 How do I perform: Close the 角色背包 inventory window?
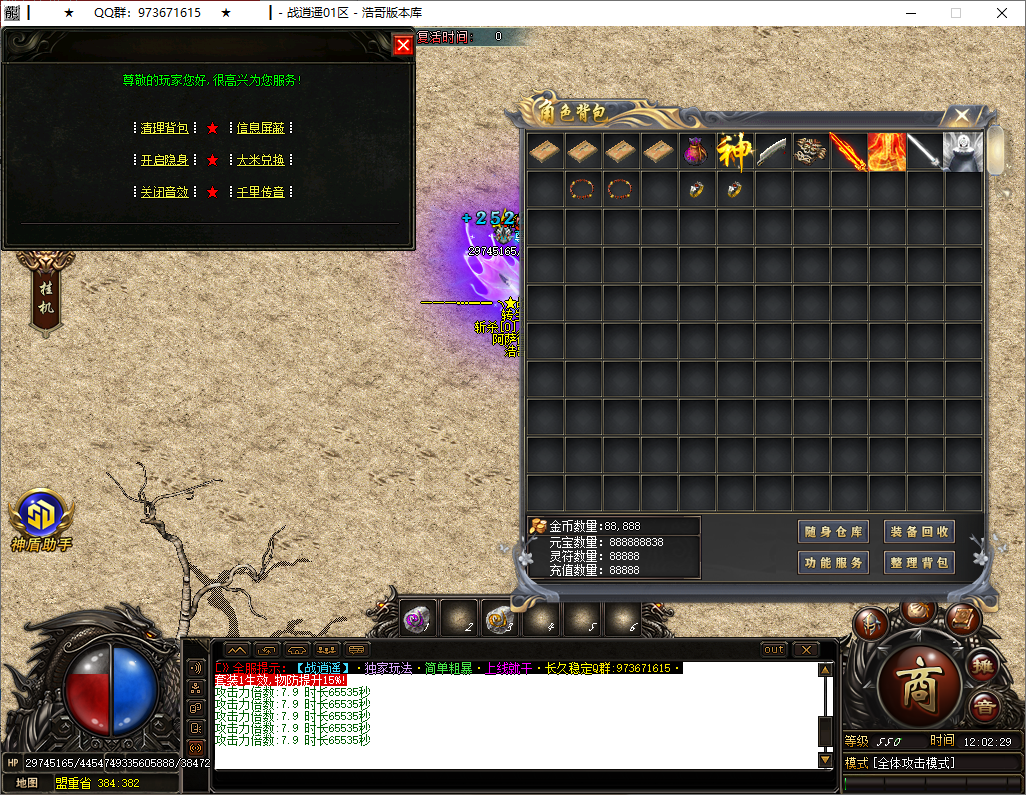961,116
